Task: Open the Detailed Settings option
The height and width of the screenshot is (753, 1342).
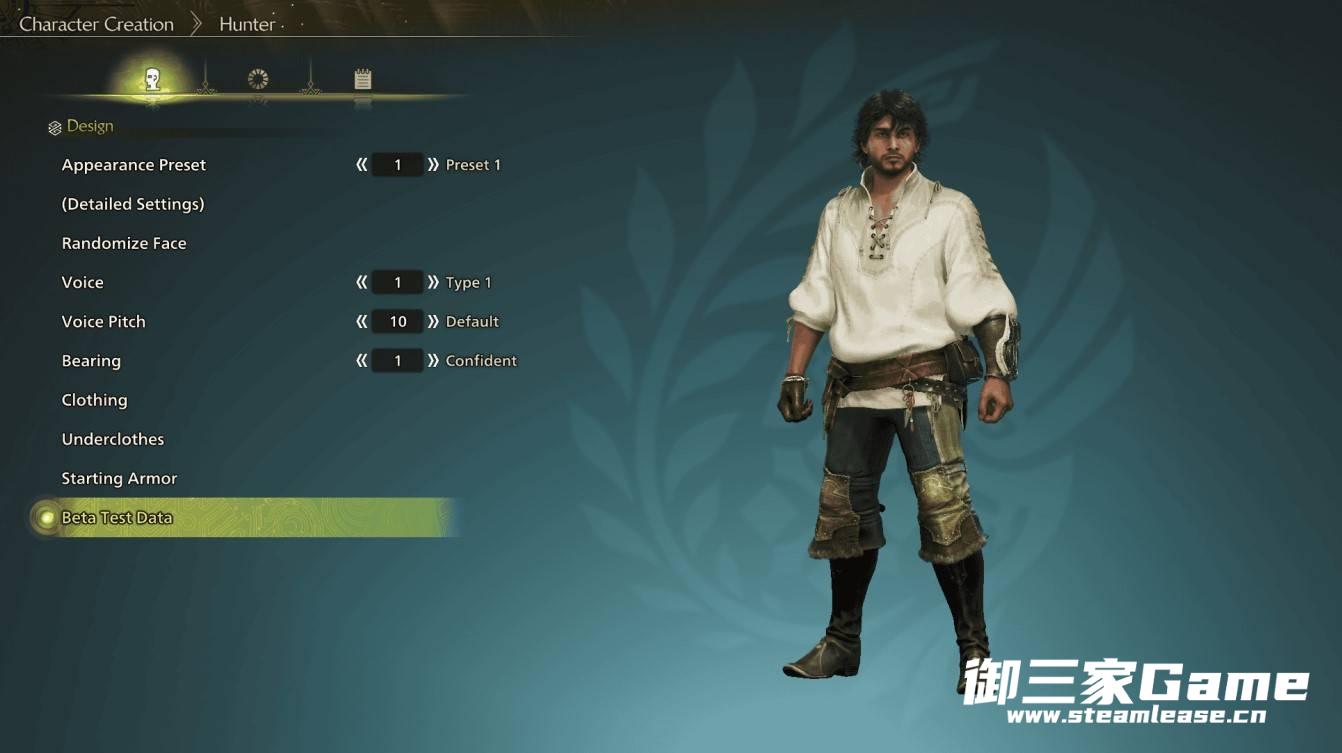Action: 133,204
